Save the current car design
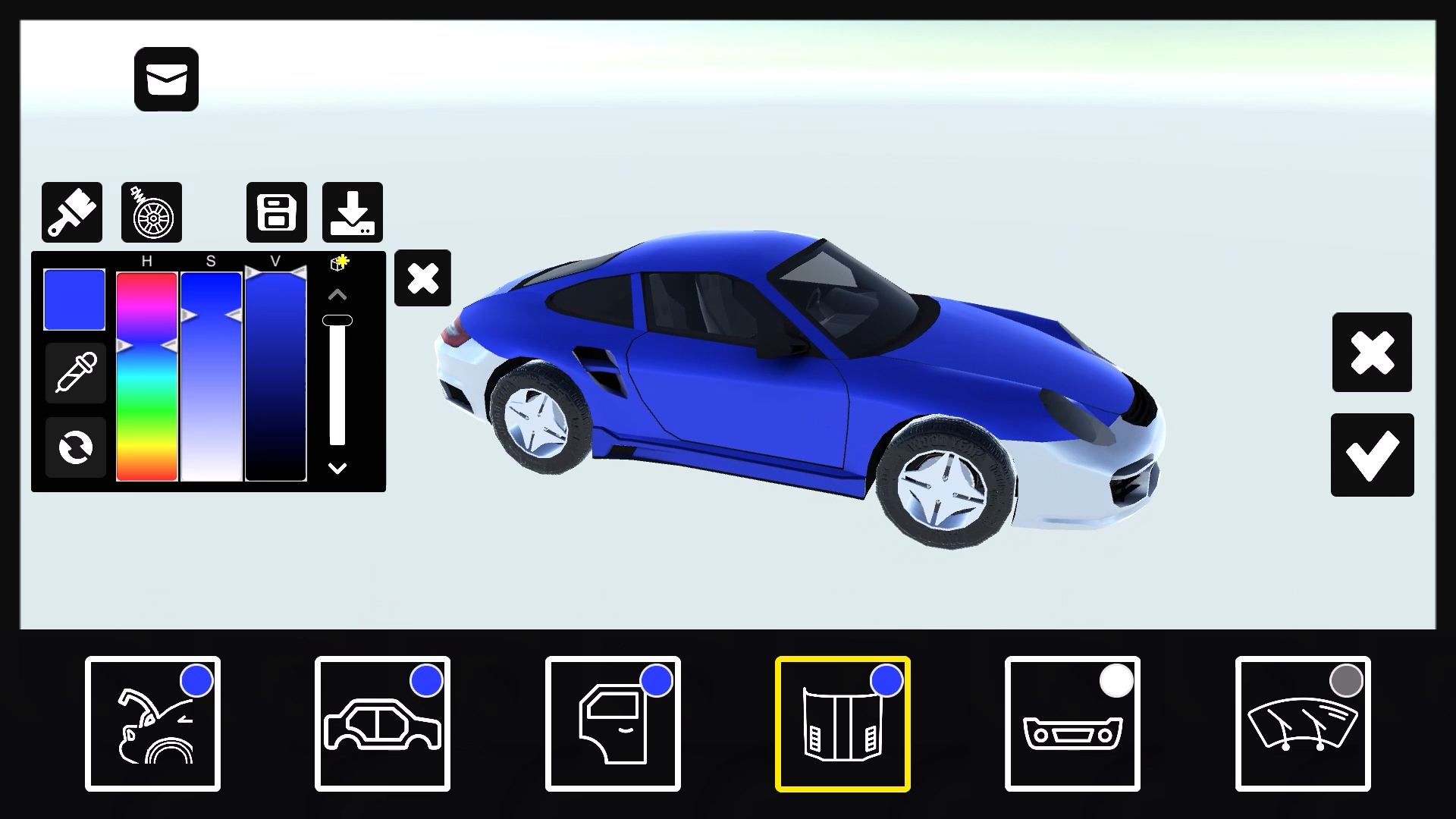The height and width of the screenshot is (819, 1456). click(x=276, y=212)
